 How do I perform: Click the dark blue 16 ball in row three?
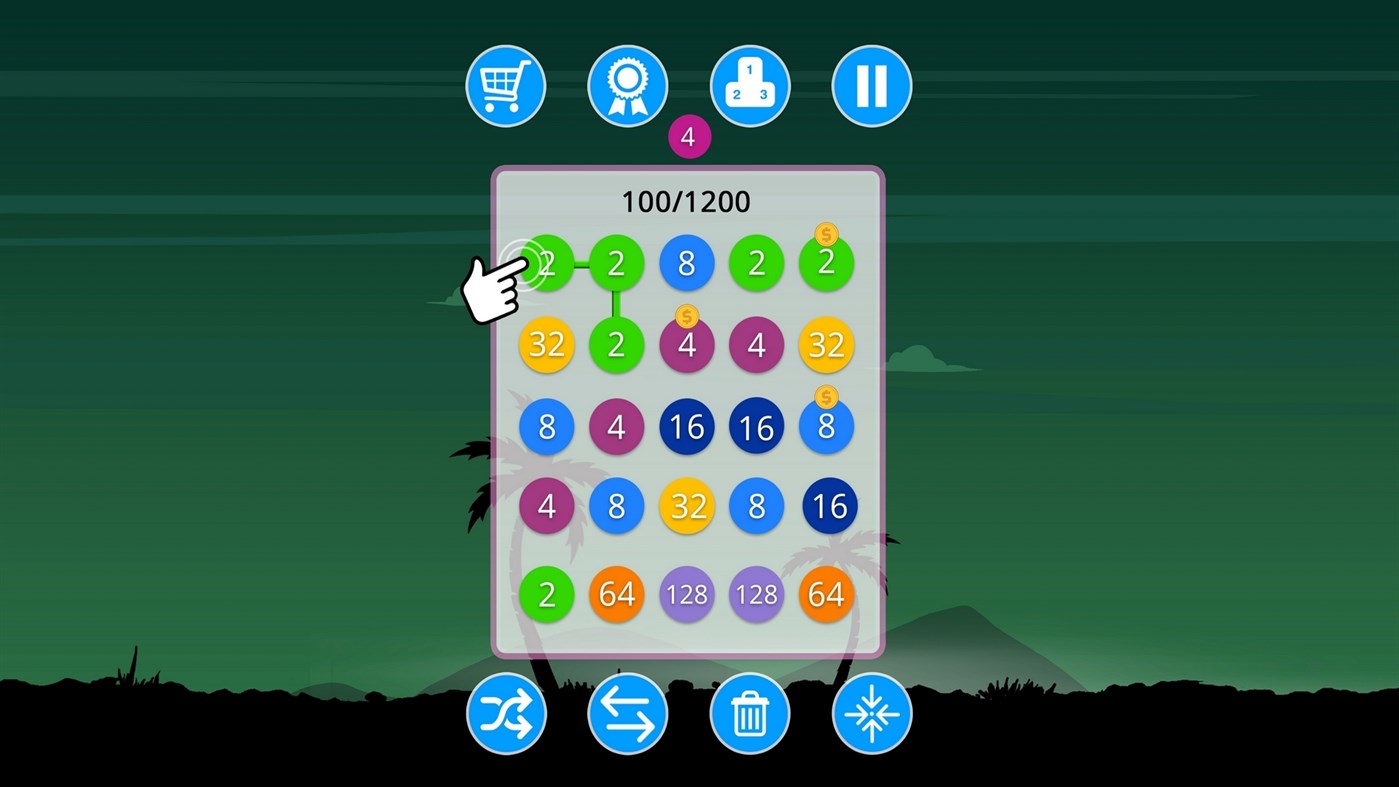coord(687,426)
